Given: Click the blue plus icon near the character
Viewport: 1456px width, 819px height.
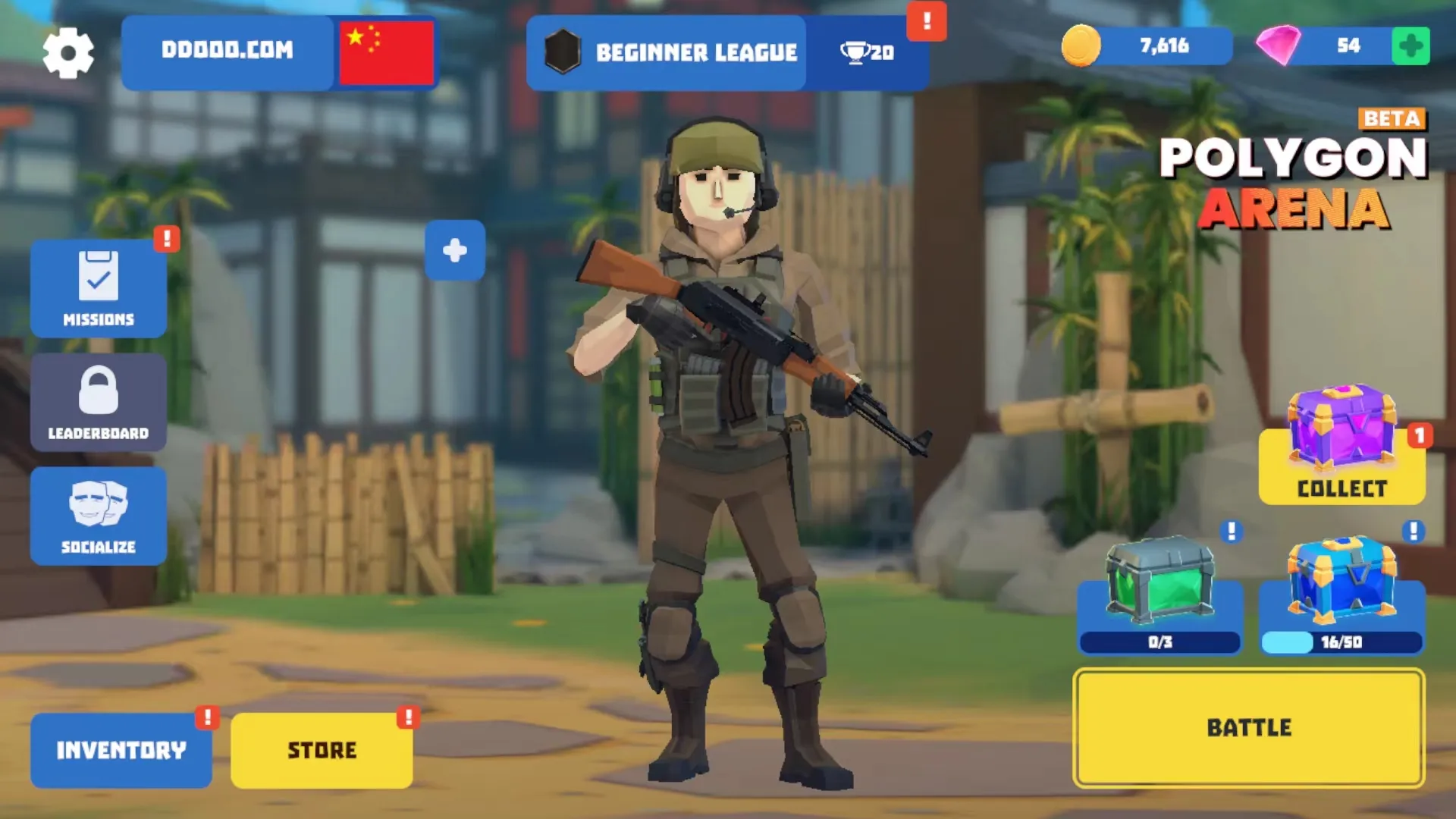Looking at the screenshot, I should (x=454, y=250).
